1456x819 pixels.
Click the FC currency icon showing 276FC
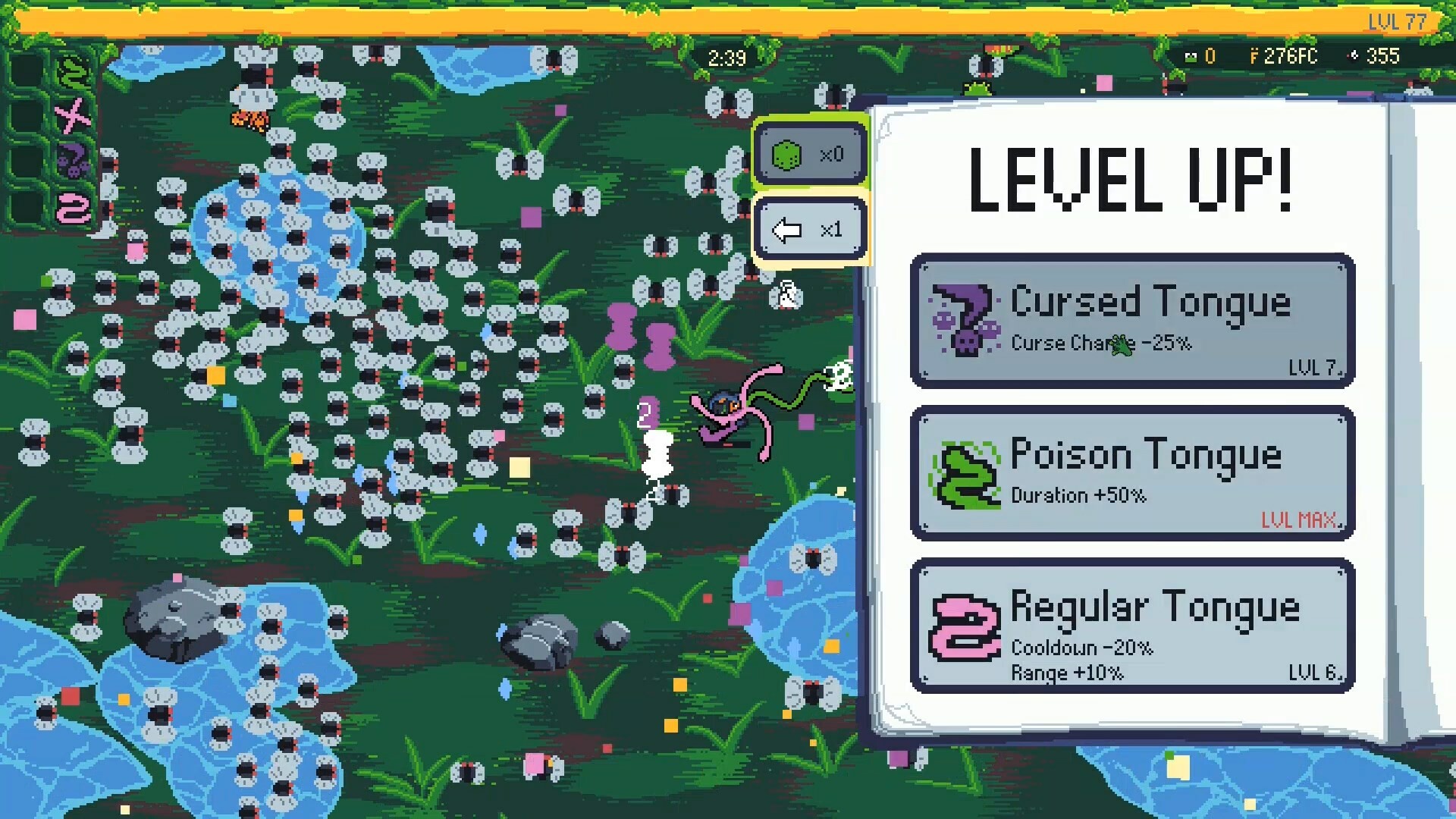(1255, 55)
